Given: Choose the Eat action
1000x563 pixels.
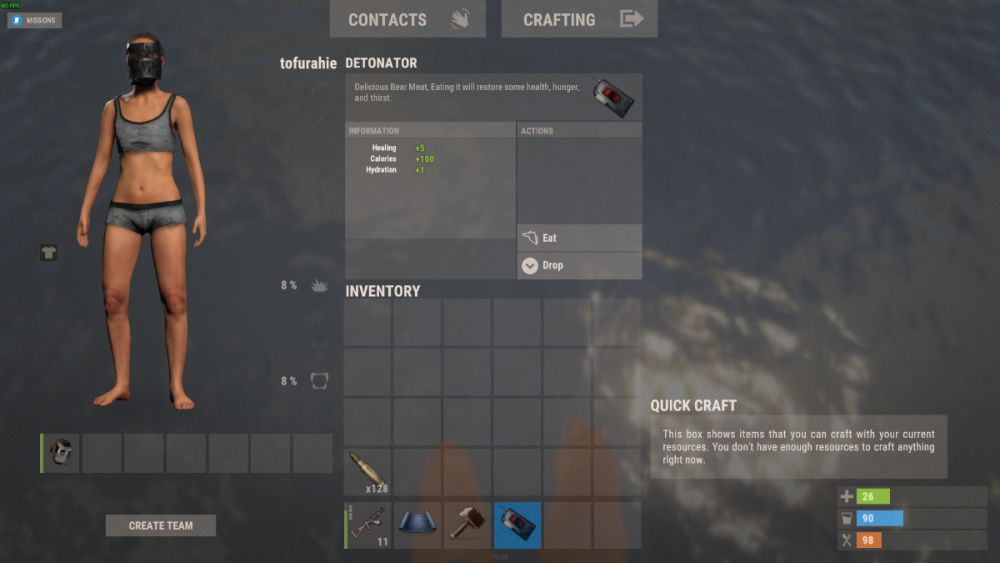Looking at the screenshot, I should (579, 238).
